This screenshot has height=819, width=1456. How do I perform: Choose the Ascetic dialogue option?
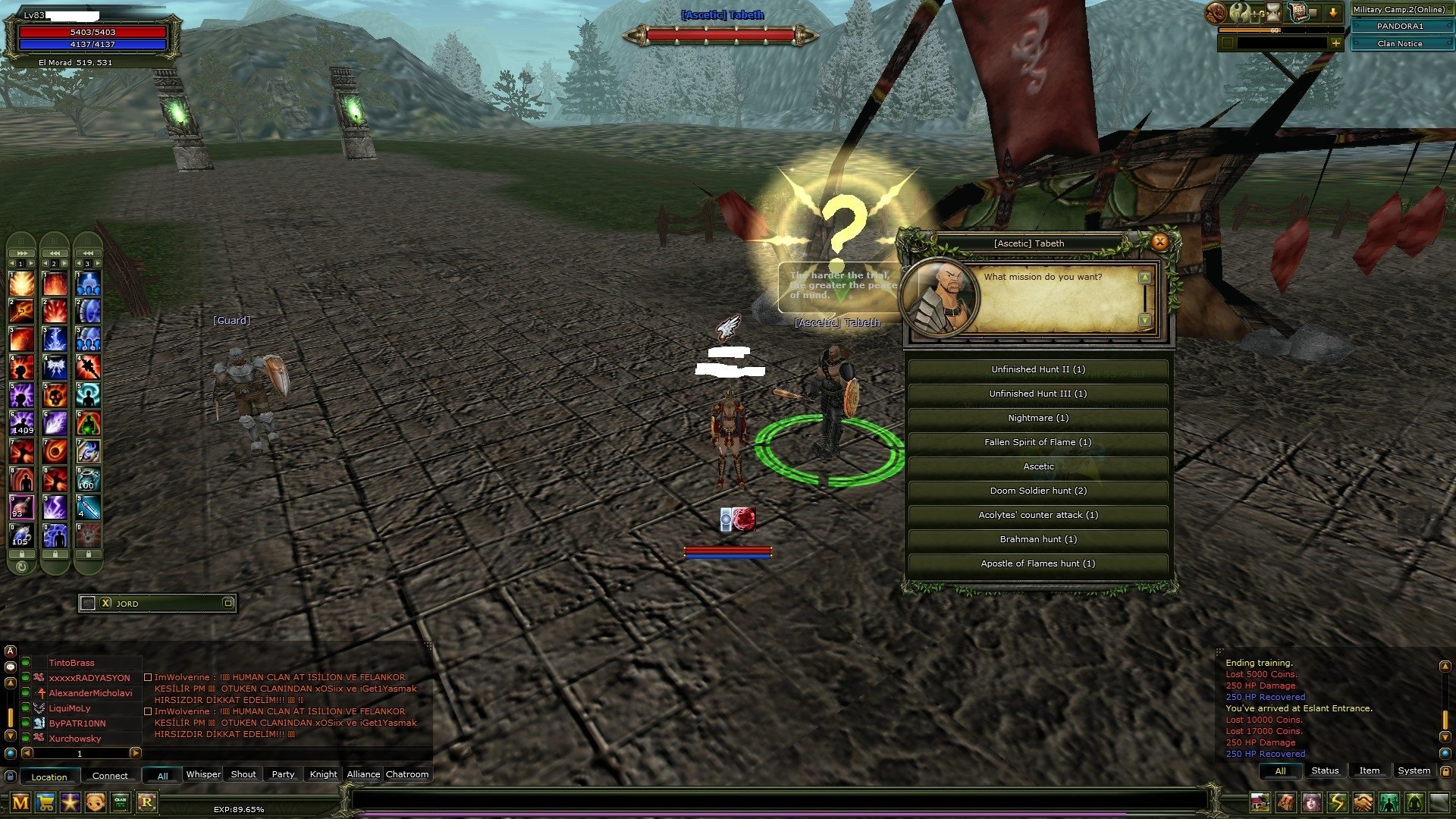pyautogui.click(x=1037, y=466)
